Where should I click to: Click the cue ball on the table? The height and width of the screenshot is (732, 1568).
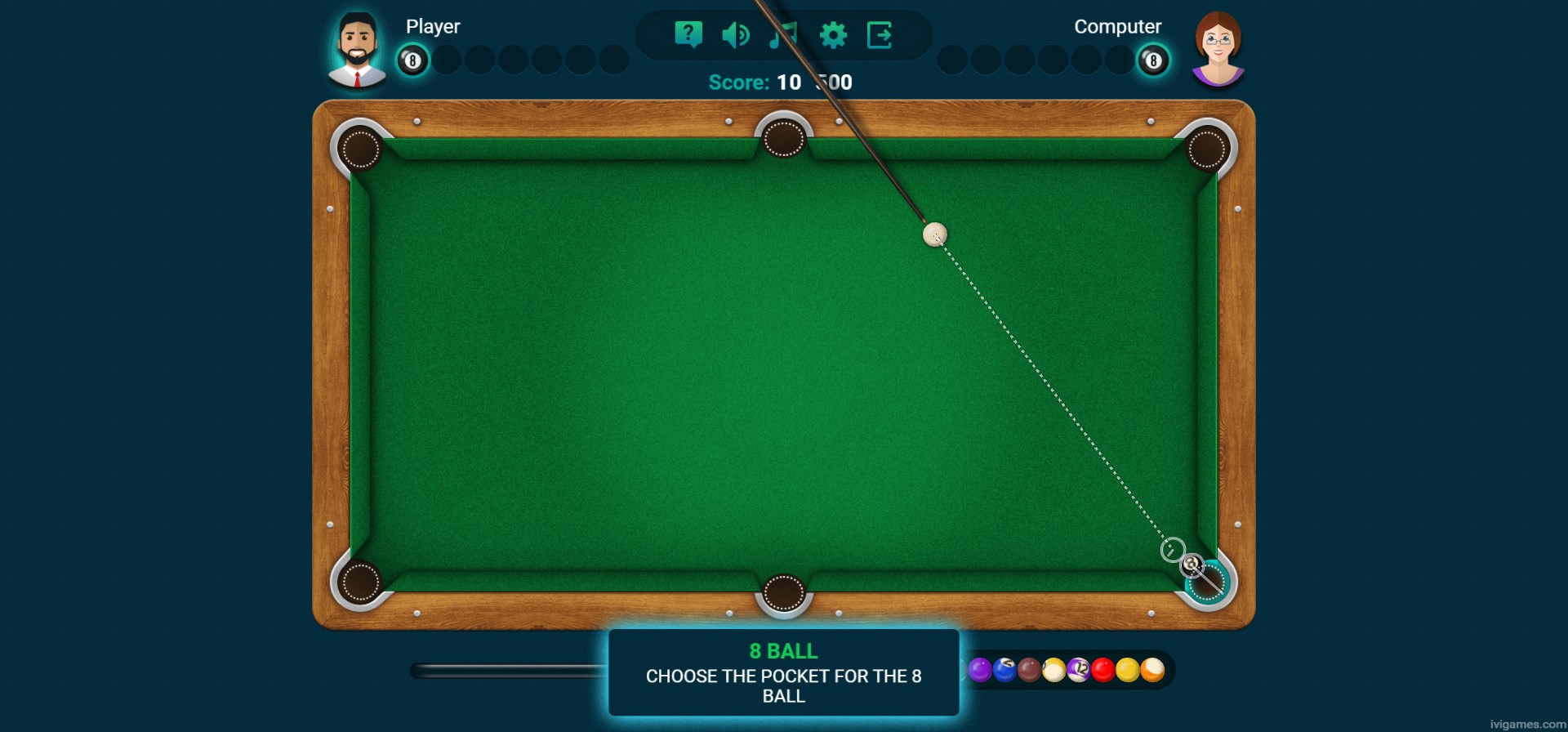(x=934, y=234)
